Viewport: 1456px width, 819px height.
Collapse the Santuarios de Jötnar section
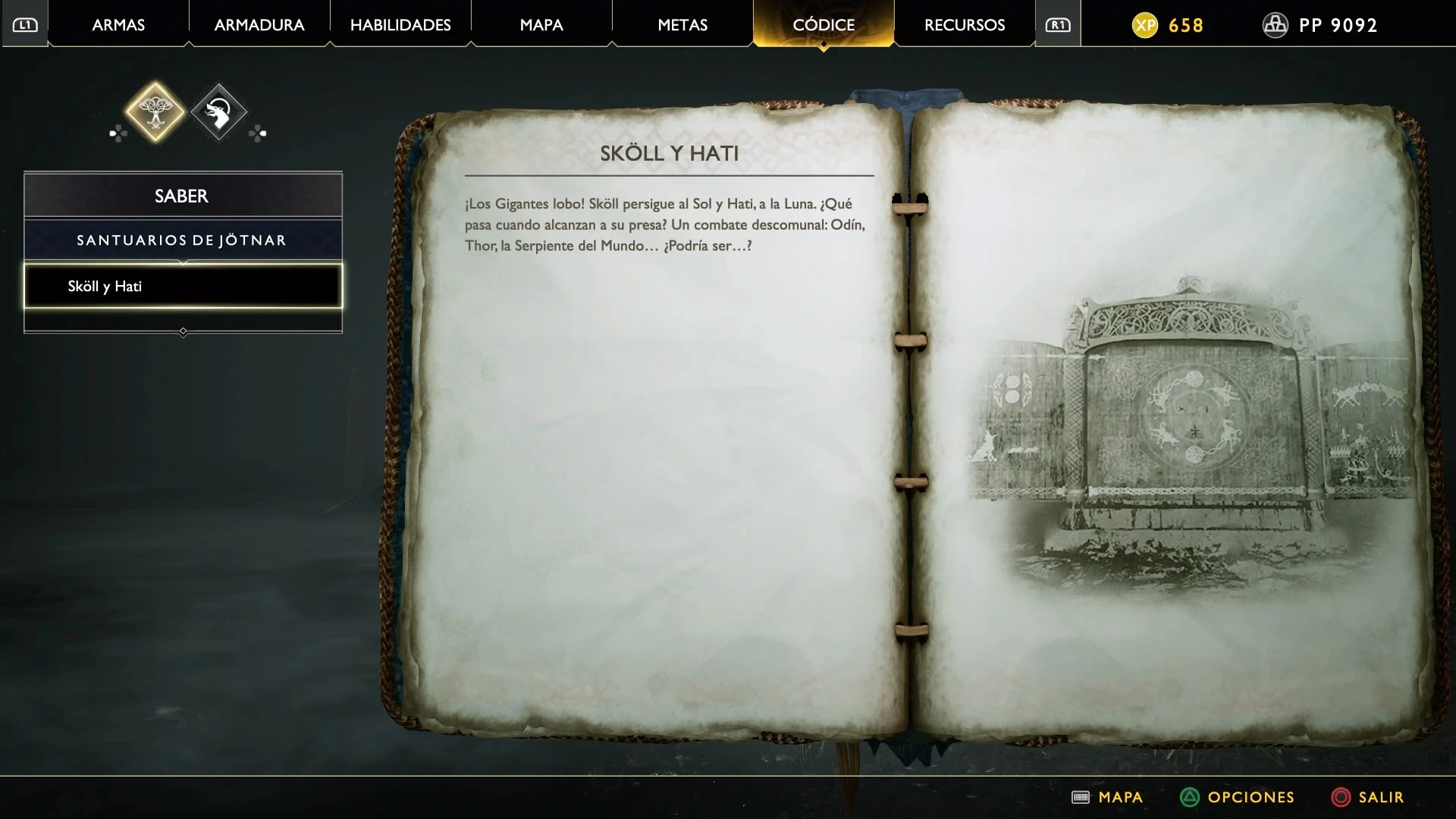(x=183, y=240)
